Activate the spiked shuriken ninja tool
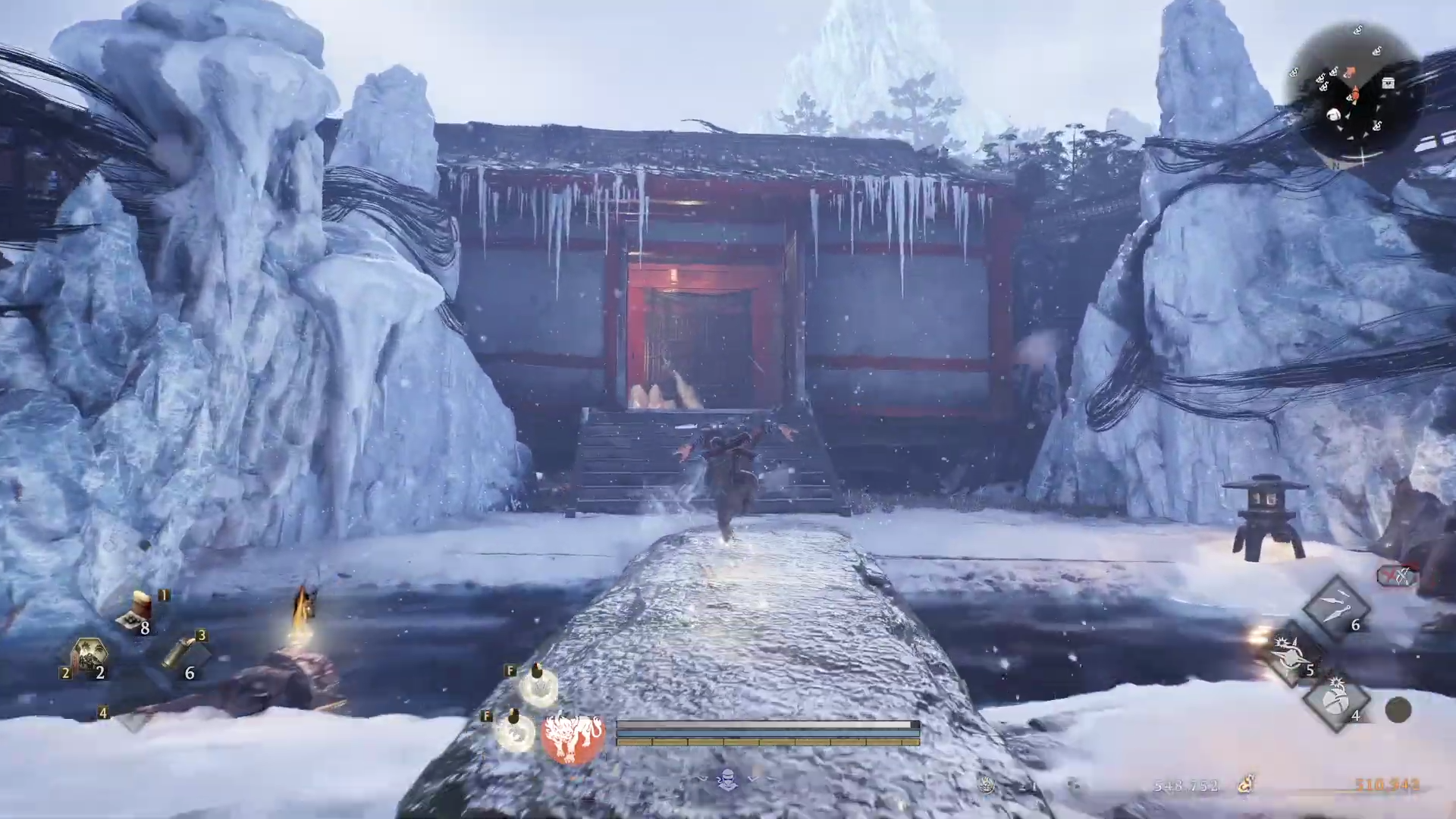 click(x=1289, y=653)
